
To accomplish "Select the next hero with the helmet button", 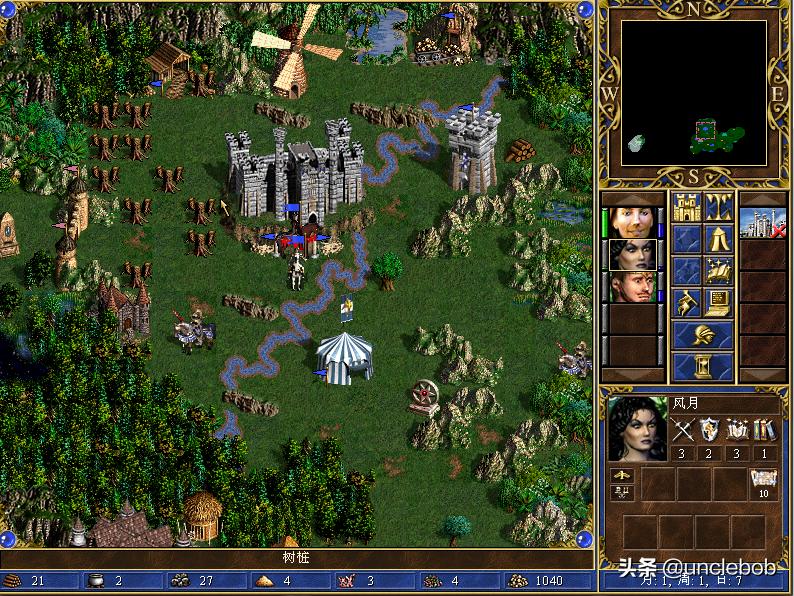I will click(x=702, y=335).
